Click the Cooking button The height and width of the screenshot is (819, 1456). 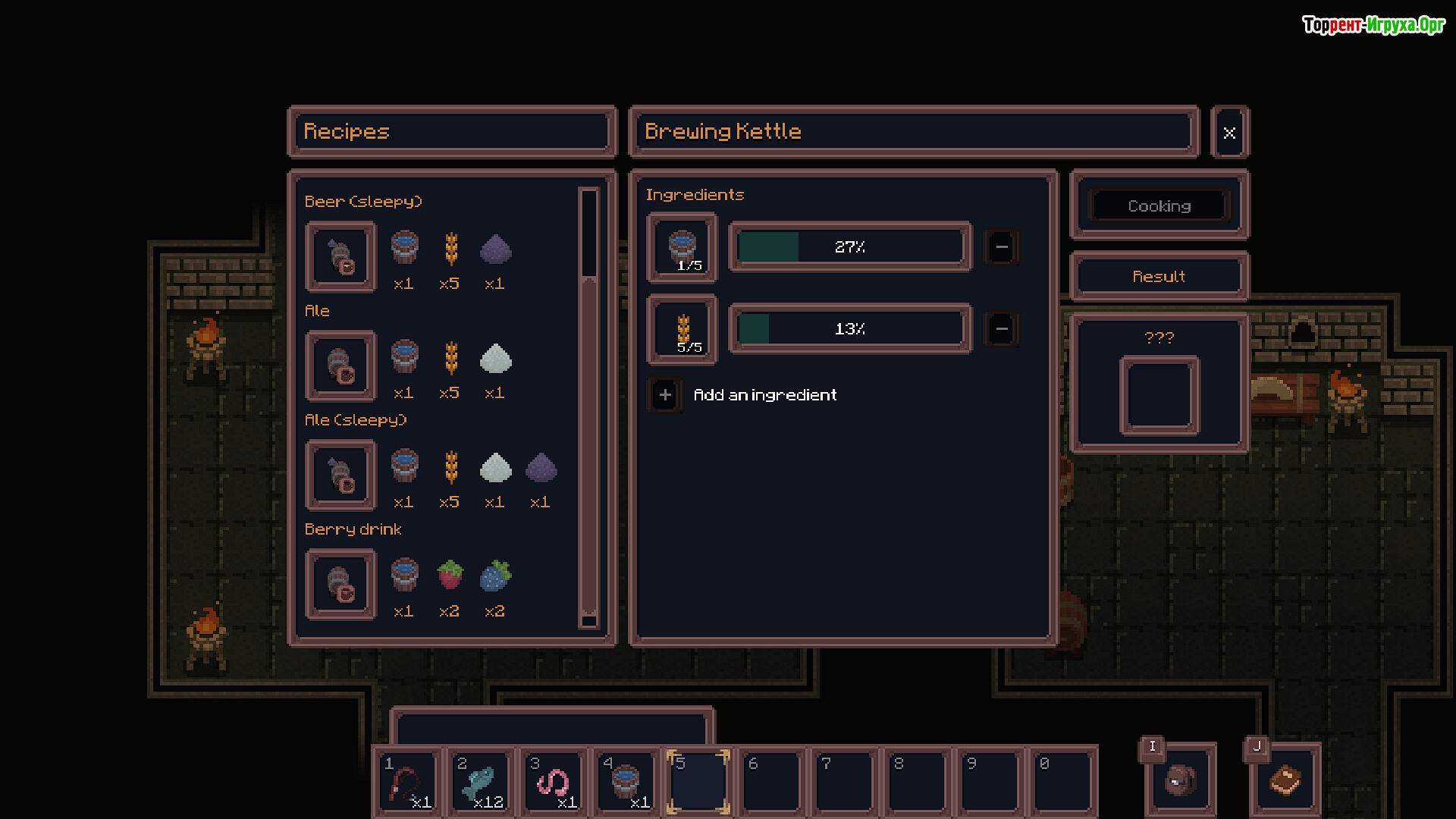[x=1159, y=206]
